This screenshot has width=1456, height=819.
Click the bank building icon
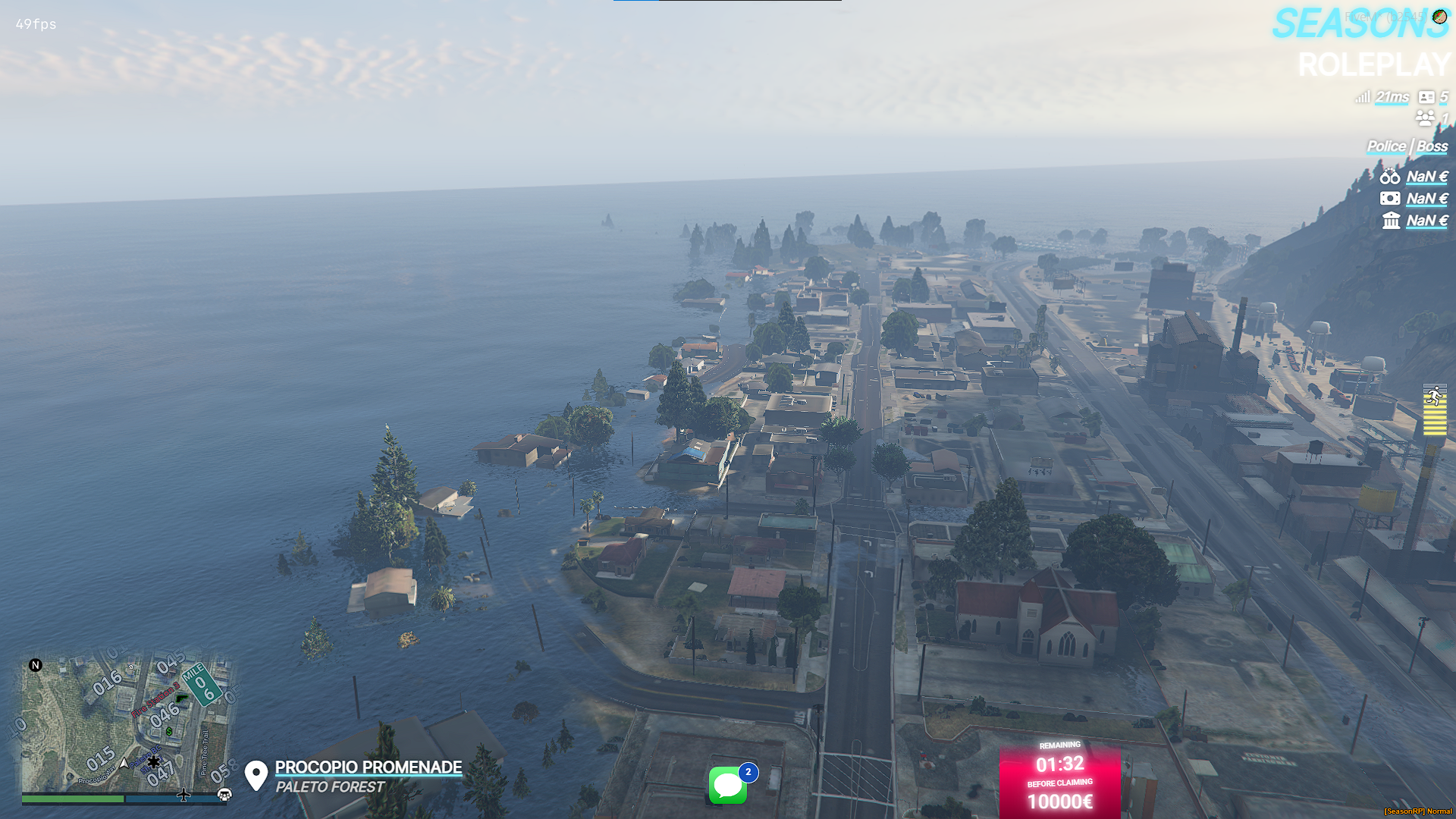(1390, 221)
